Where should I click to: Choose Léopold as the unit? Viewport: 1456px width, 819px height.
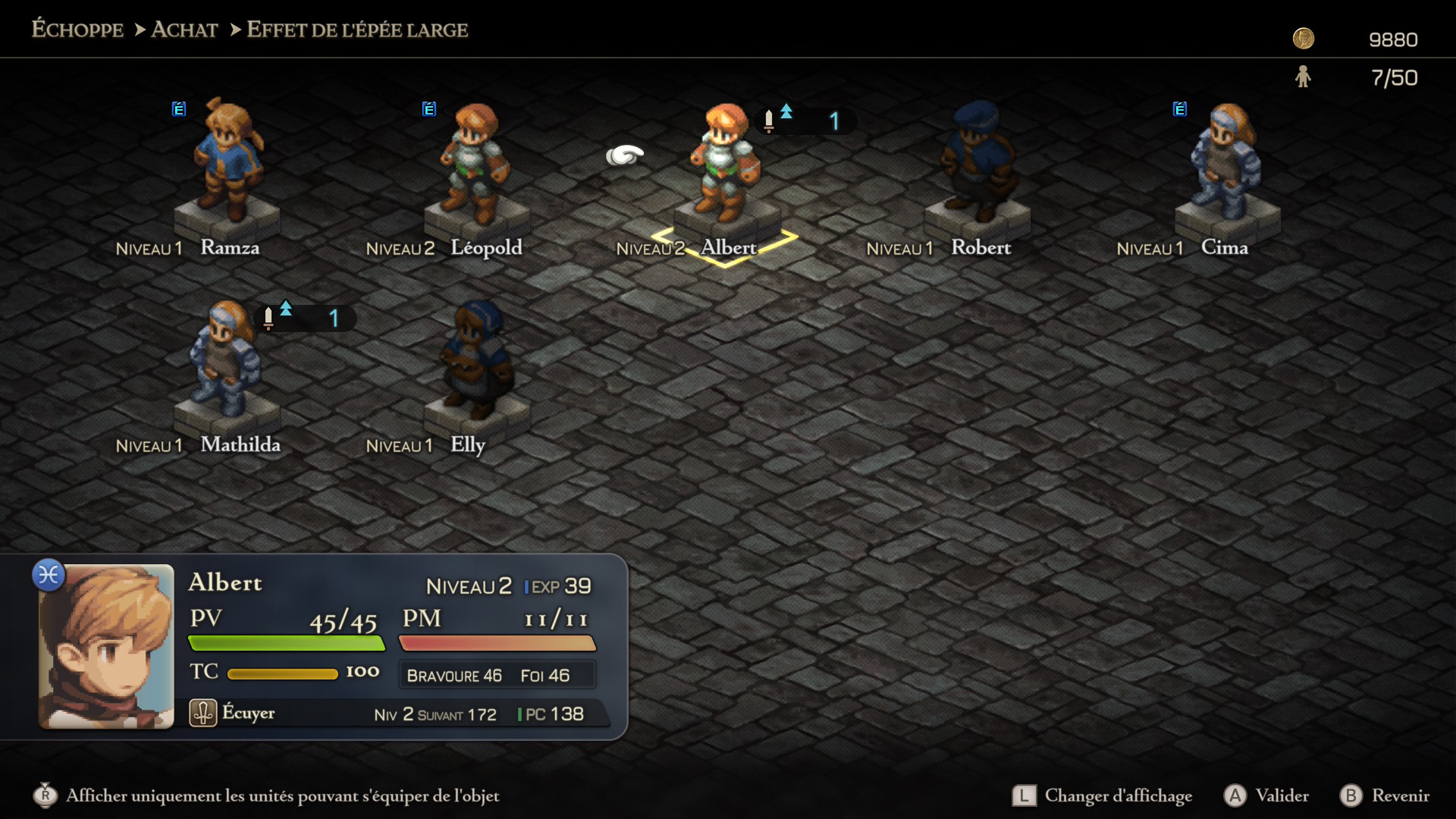click(476, 163)
